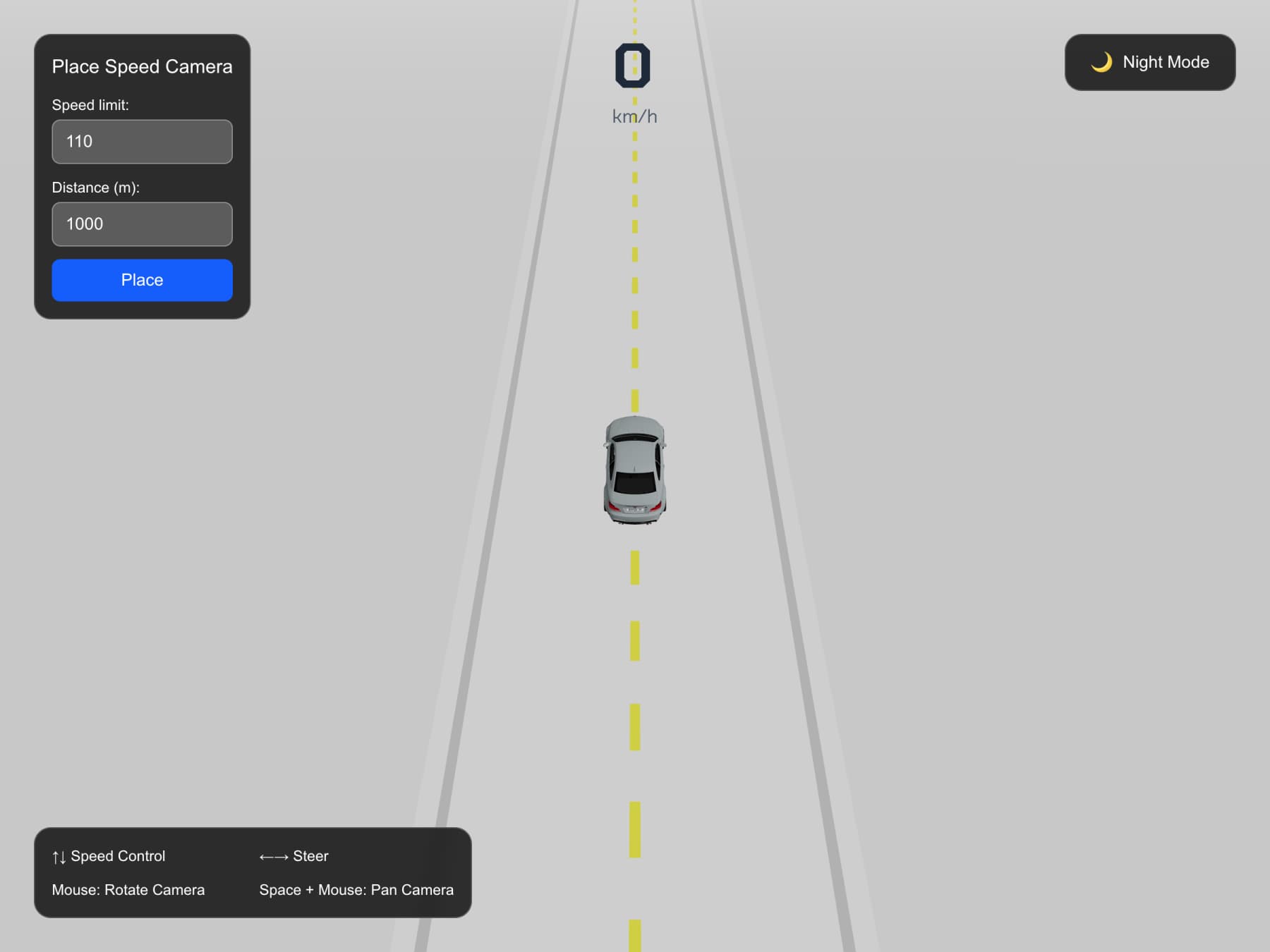Click the Night Mode label text
The image size is (1270, 952).
click(1166, 62)
